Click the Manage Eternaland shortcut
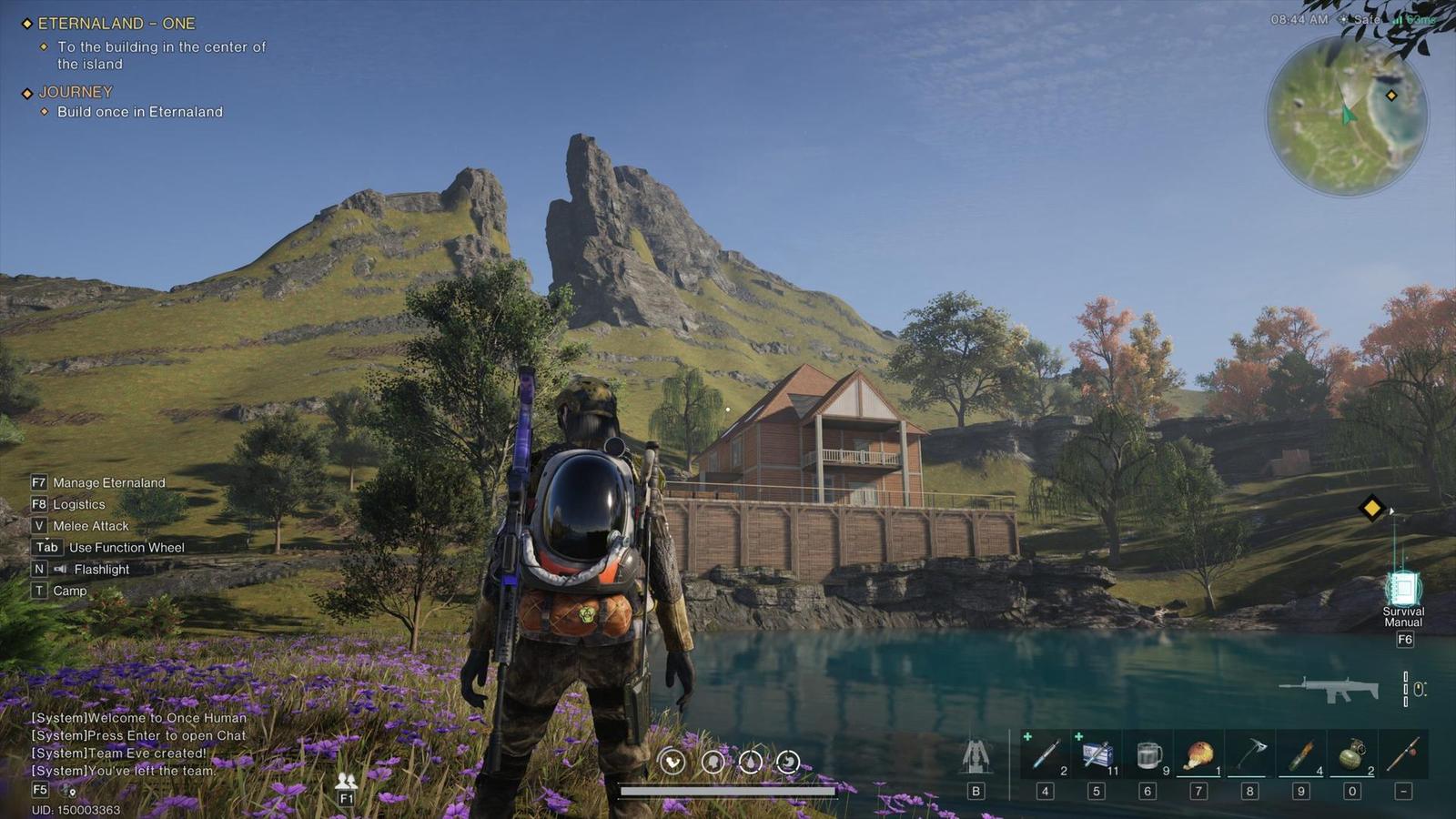The height and width of the screenshot is (819, 1456). point(108,483)
